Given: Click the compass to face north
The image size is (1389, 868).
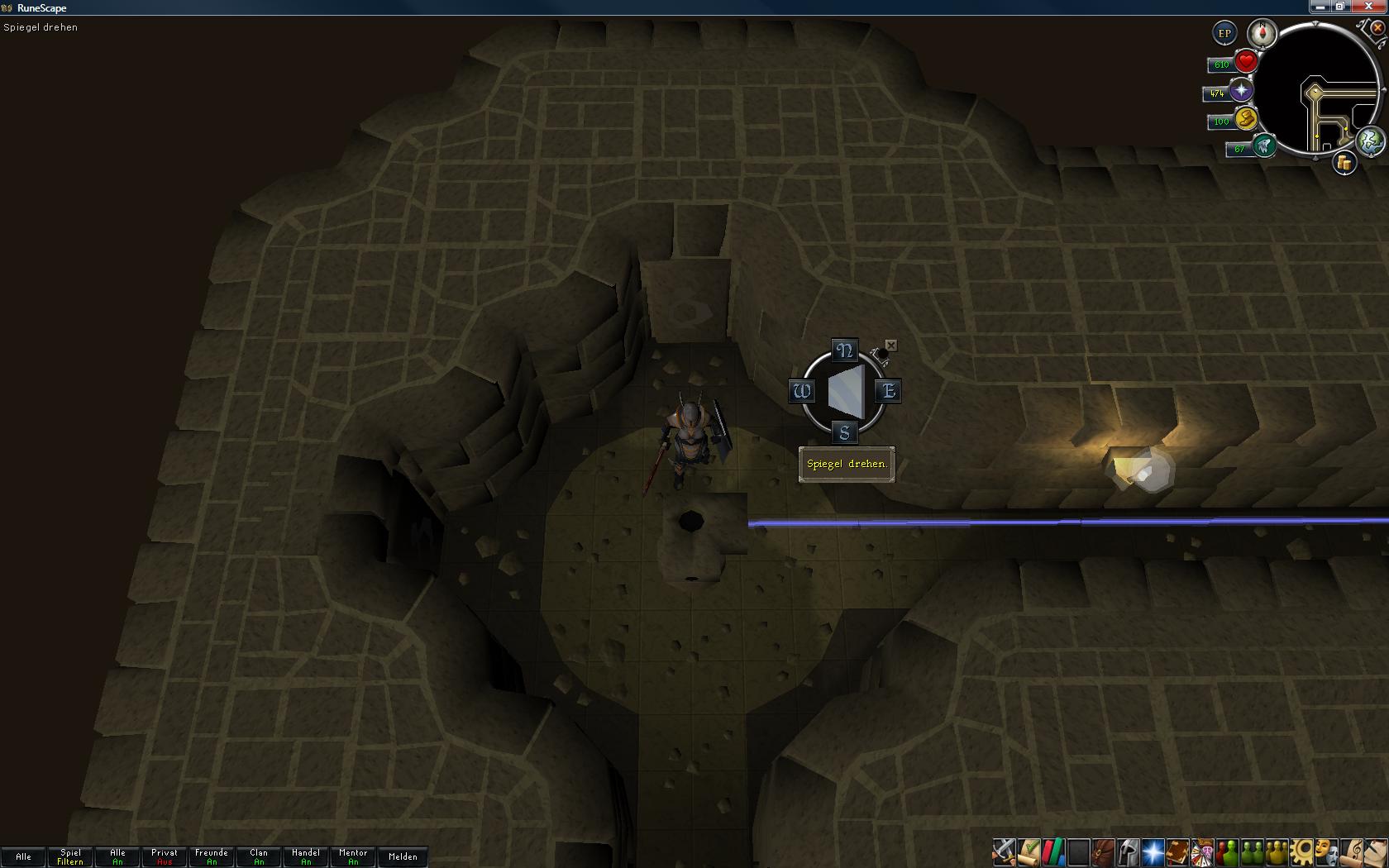Looking at the screenshot, I should (1263, 34).
